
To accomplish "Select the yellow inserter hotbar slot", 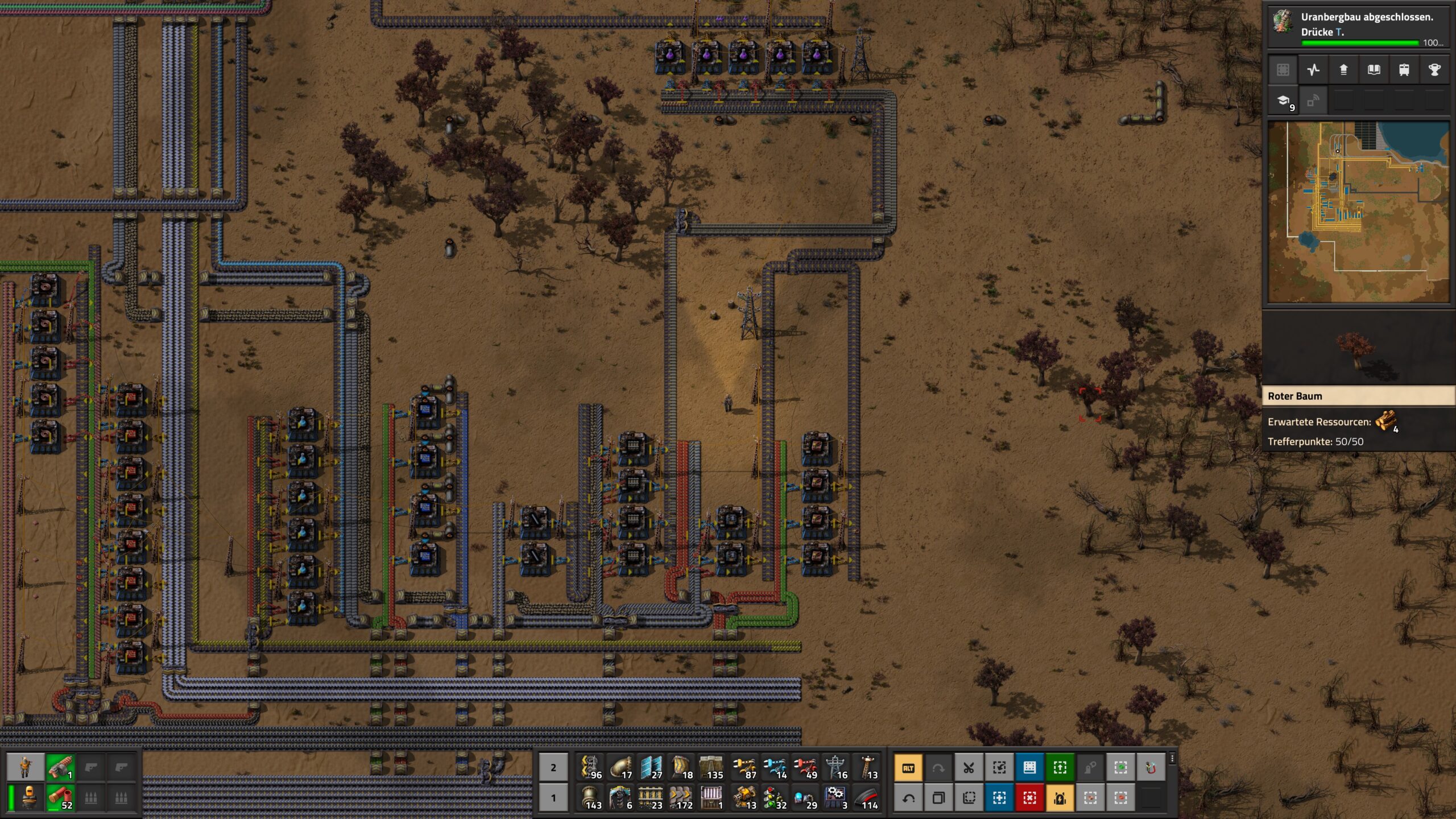I will pos(743,767).
